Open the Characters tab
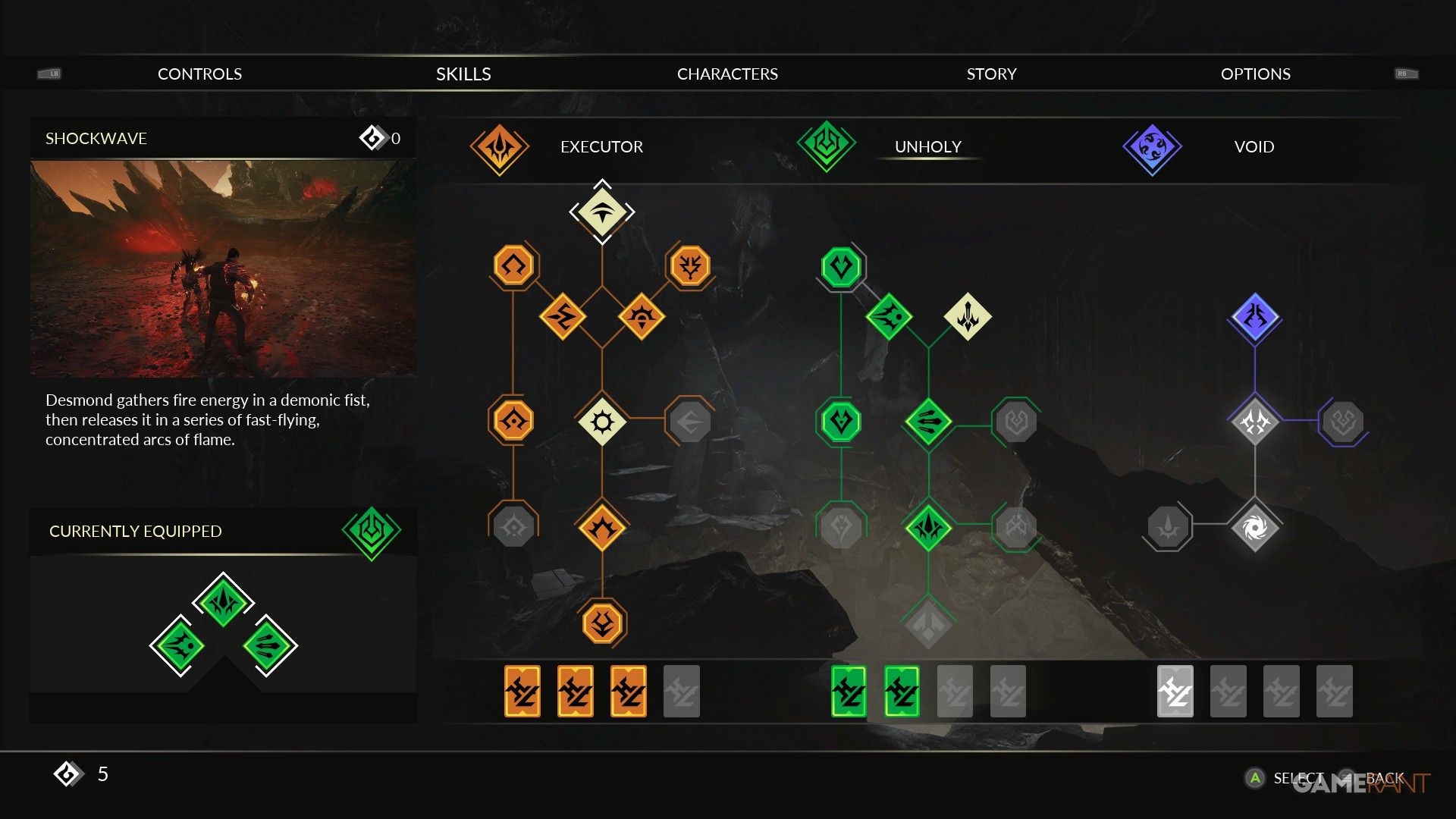The width and height of the screenshot is (1456, 819). pos(727,74)
